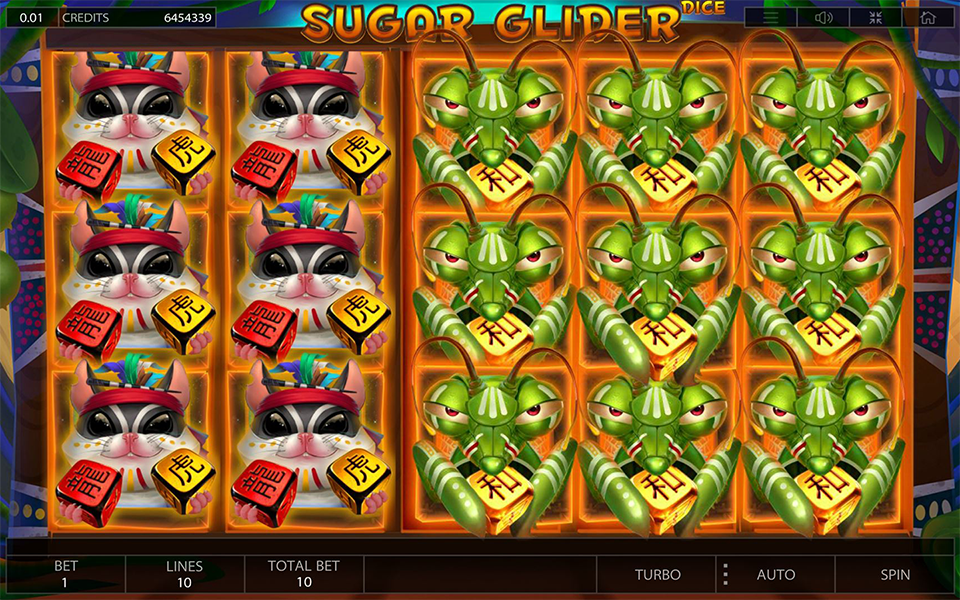The width and height of the screenshot is (960, 600).
Task: Exit fullscreen using the shrink-arrows icon
Action: click(x=876, y=18)
